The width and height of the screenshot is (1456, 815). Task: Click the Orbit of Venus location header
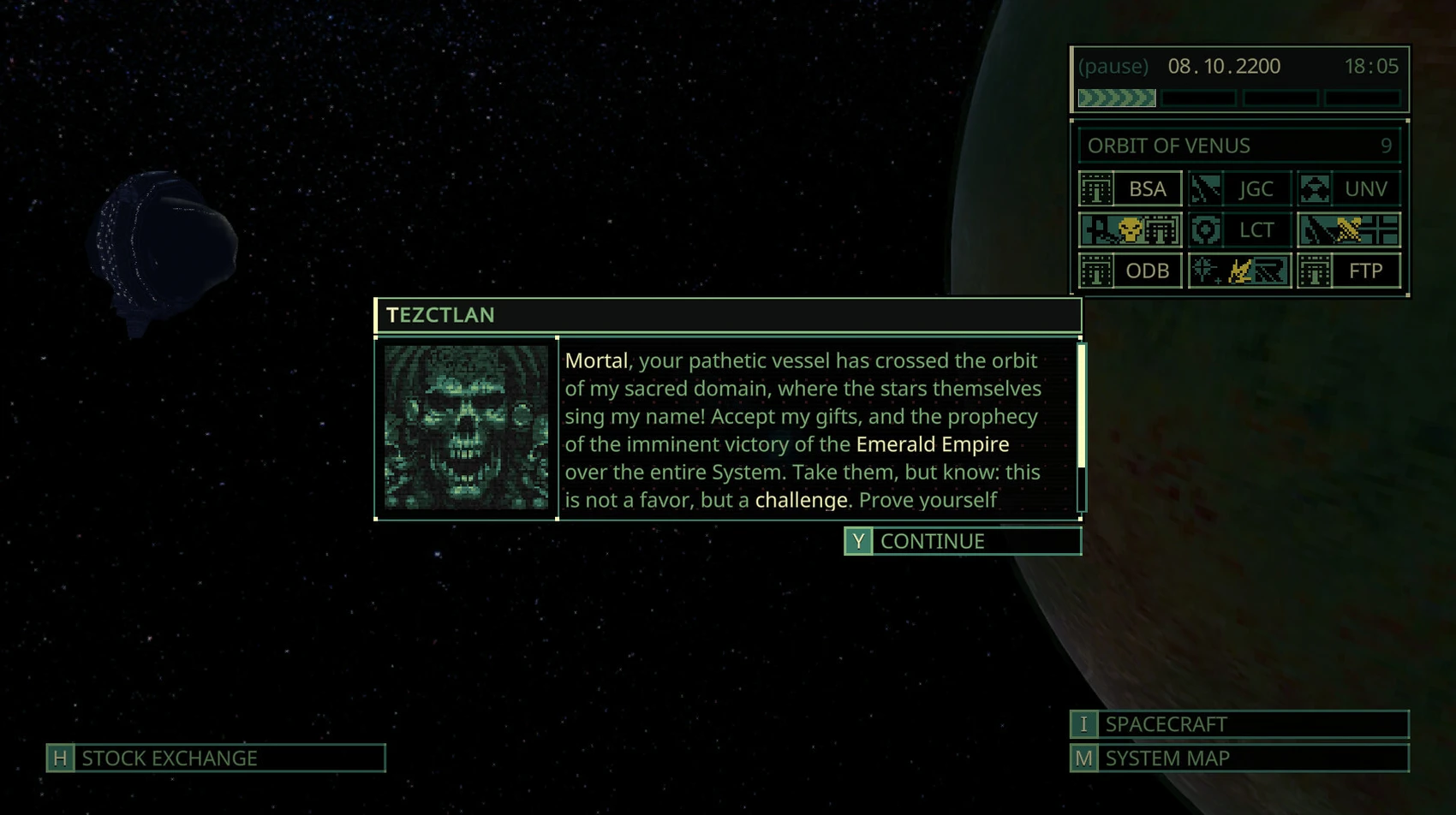click(x=1238, y=146)
